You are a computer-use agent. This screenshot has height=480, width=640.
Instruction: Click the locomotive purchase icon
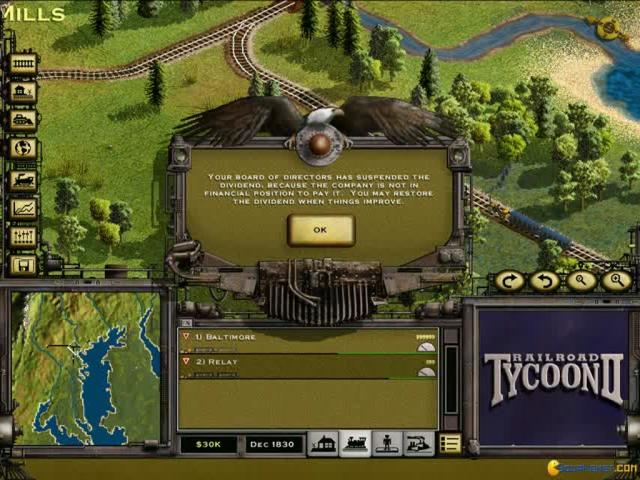pos(23,179)
